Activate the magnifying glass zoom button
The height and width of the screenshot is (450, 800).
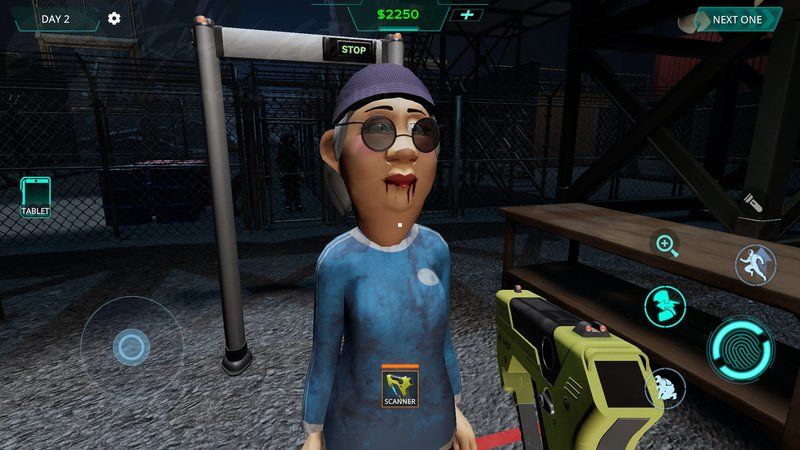666,244
